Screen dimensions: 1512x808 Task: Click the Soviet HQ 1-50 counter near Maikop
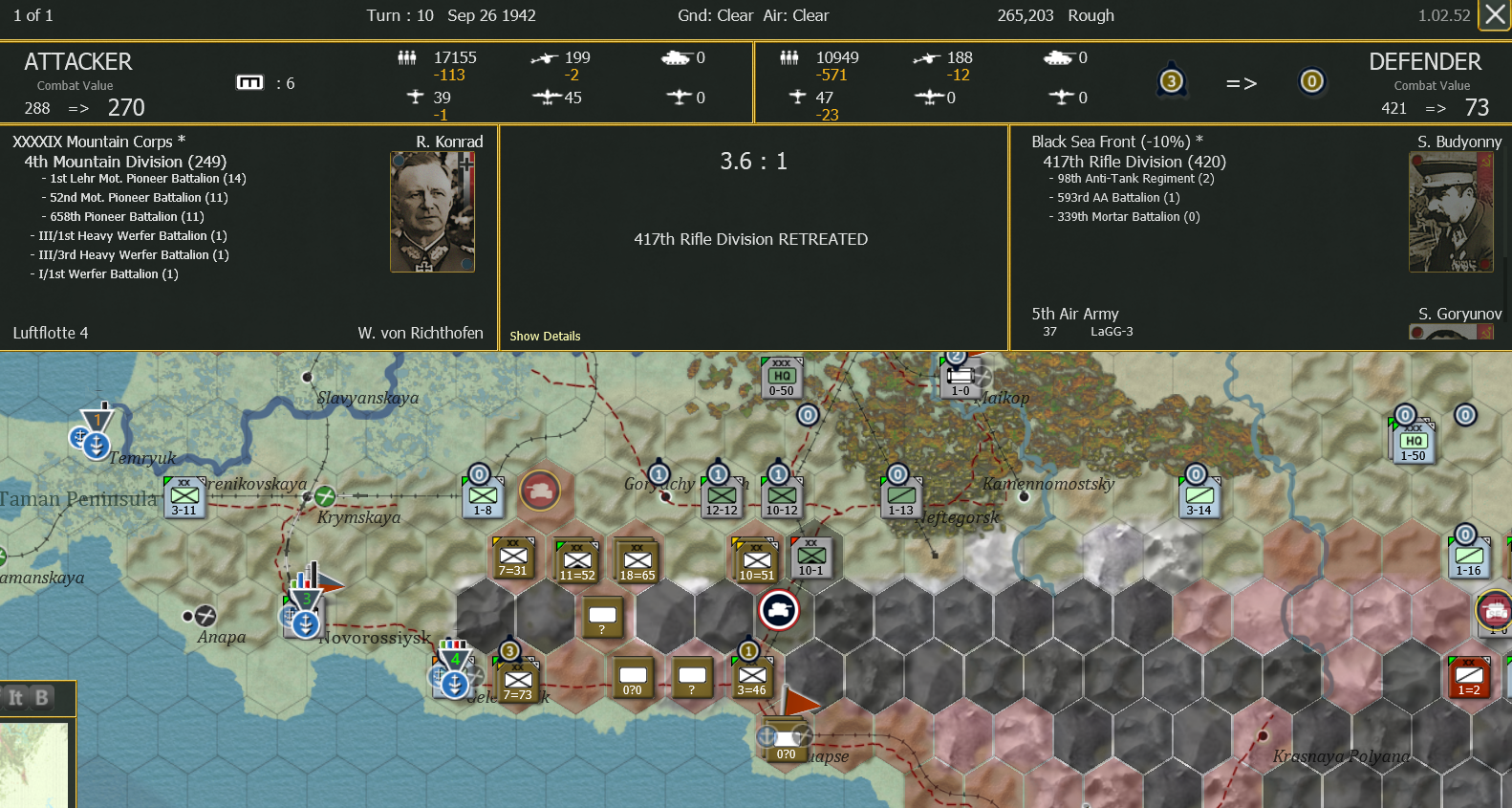click(x=1413, y=440)
